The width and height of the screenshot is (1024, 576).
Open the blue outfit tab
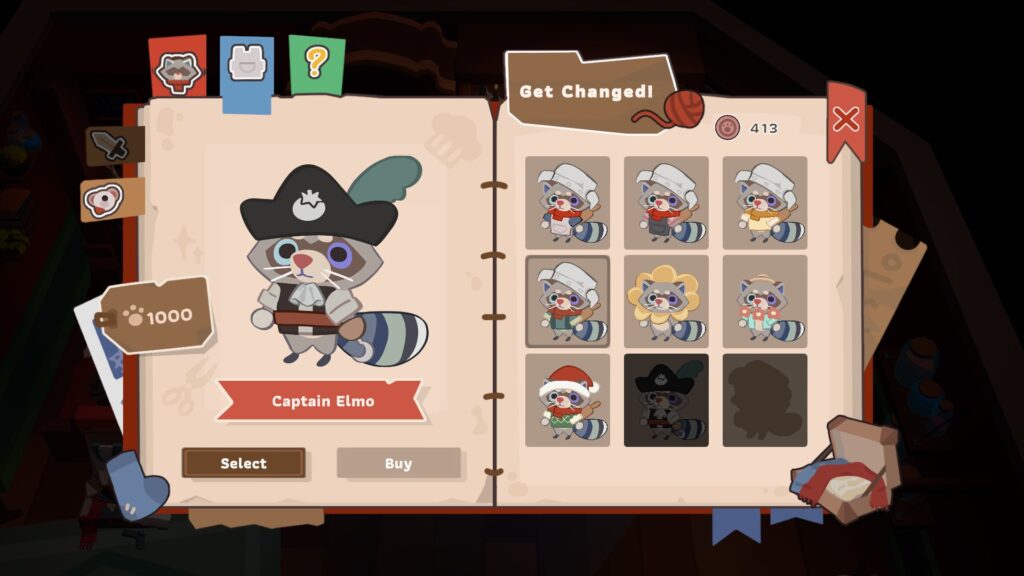[246, 66]
